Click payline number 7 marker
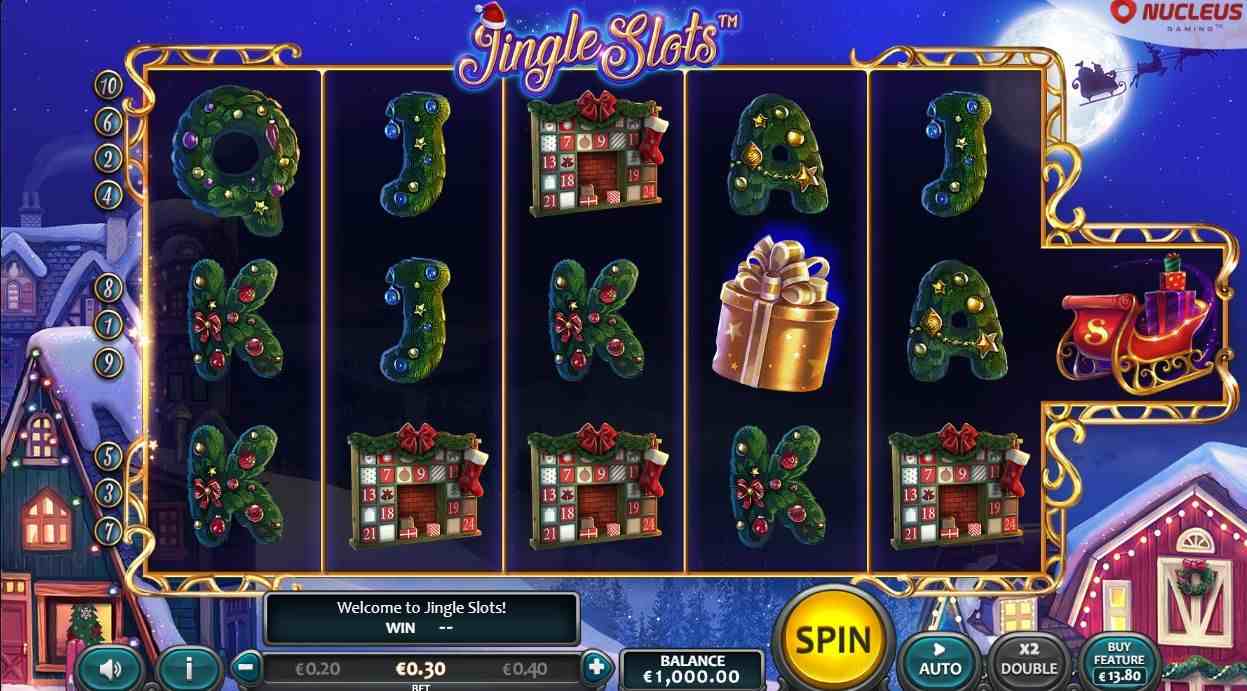 click(x=108, y=527)
